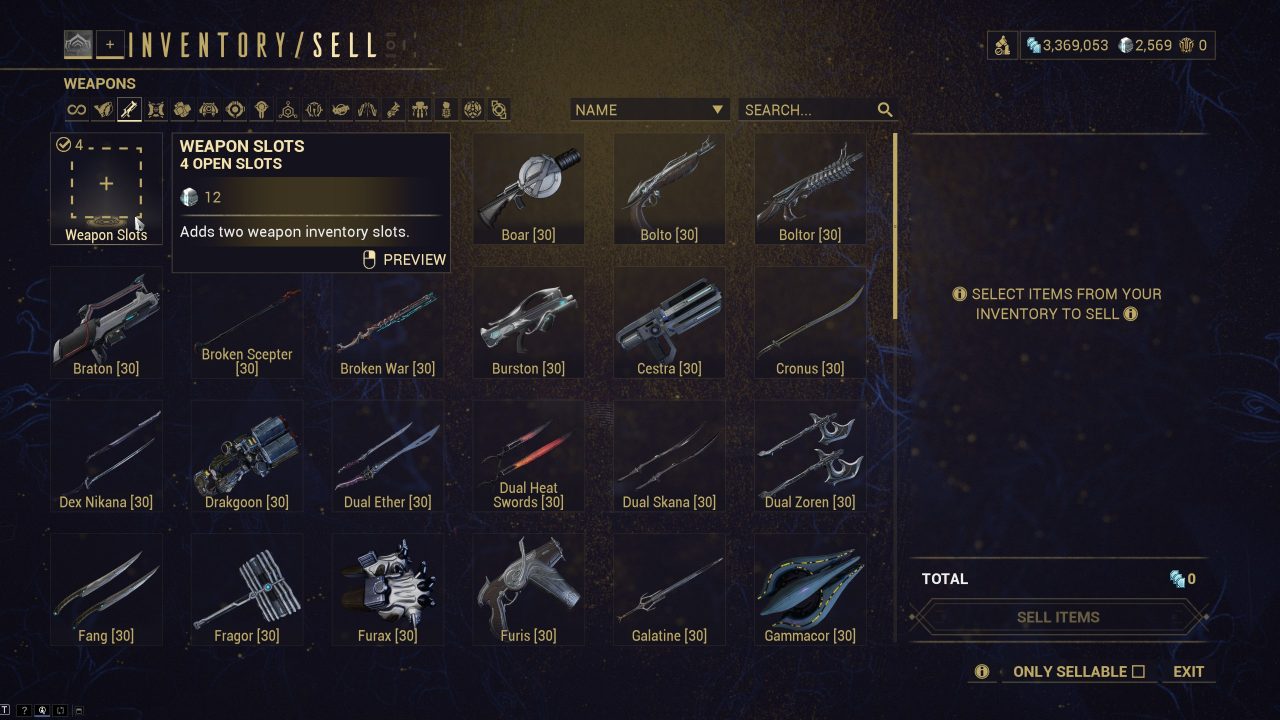Select the Boltor rifle item
The image size is (1280, 720).
pyautogui.click(x=810, y=189)
